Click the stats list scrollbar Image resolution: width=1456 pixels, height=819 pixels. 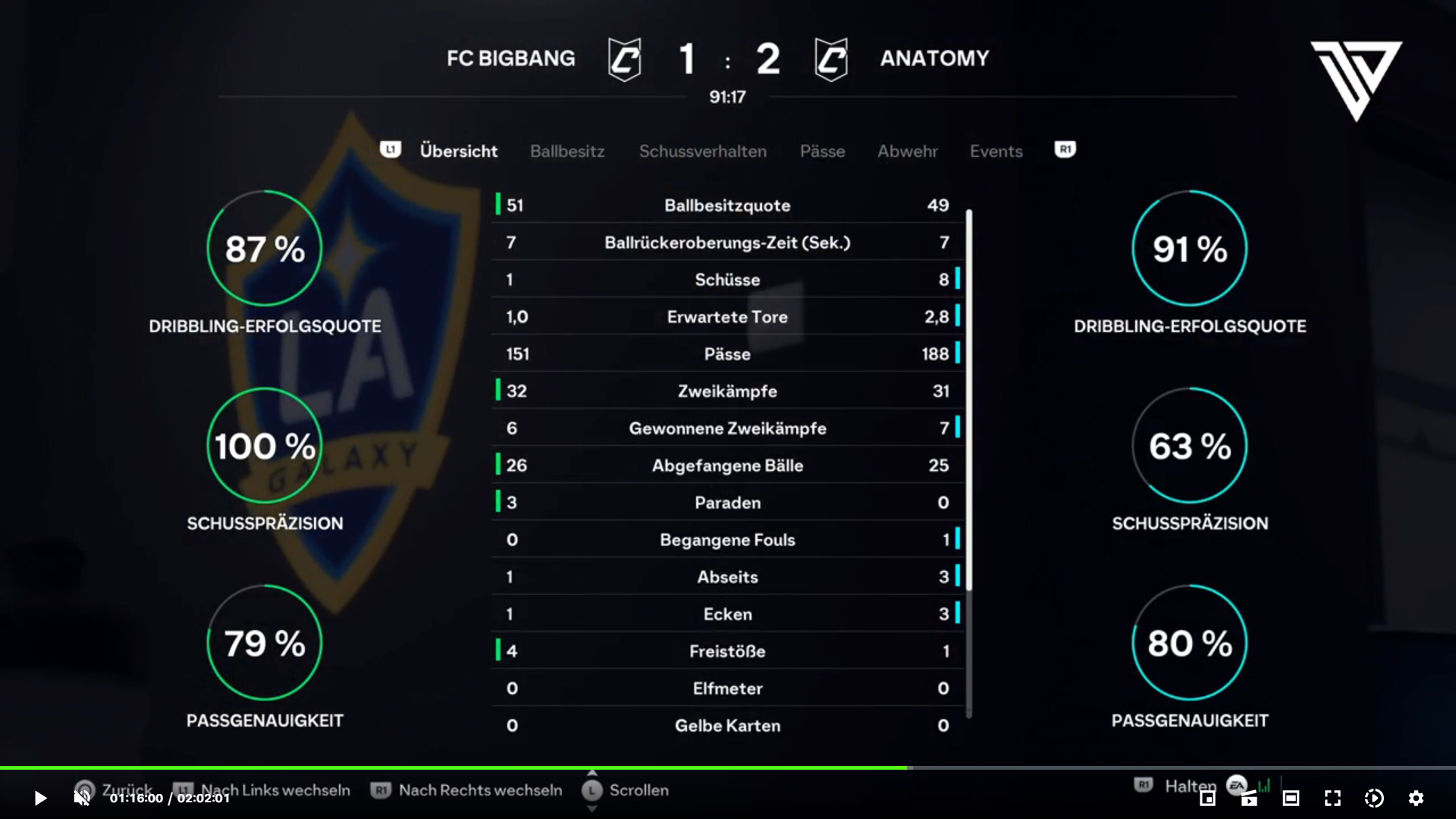click(968, 402)
